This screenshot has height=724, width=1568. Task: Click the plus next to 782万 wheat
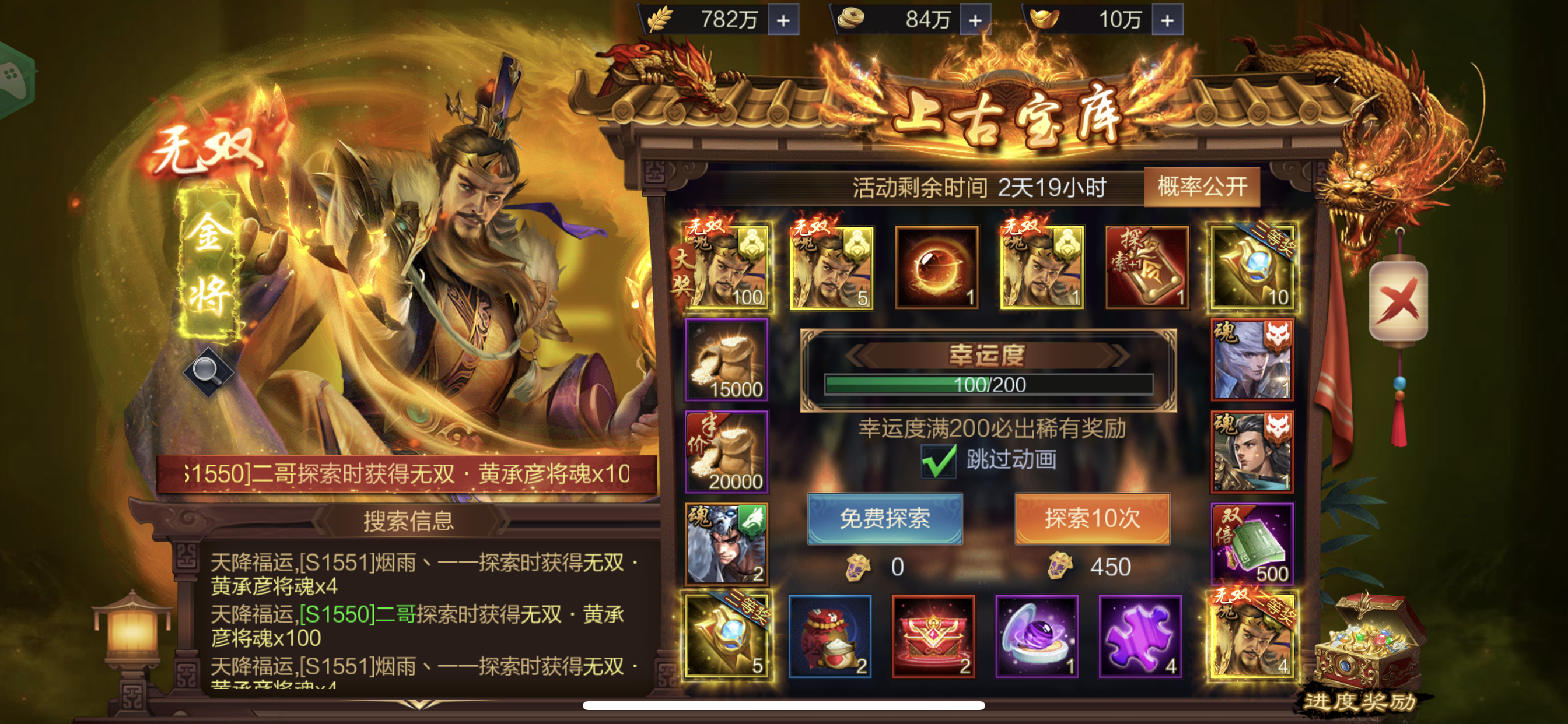click(x=785, y=19)
